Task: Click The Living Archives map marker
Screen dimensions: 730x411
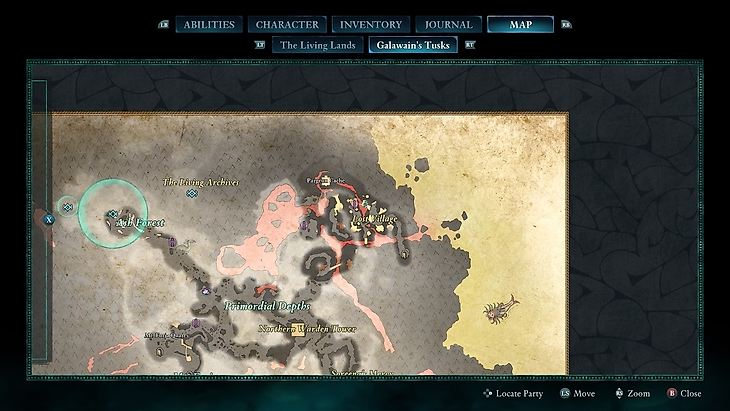Action: (x=192, y=193)
